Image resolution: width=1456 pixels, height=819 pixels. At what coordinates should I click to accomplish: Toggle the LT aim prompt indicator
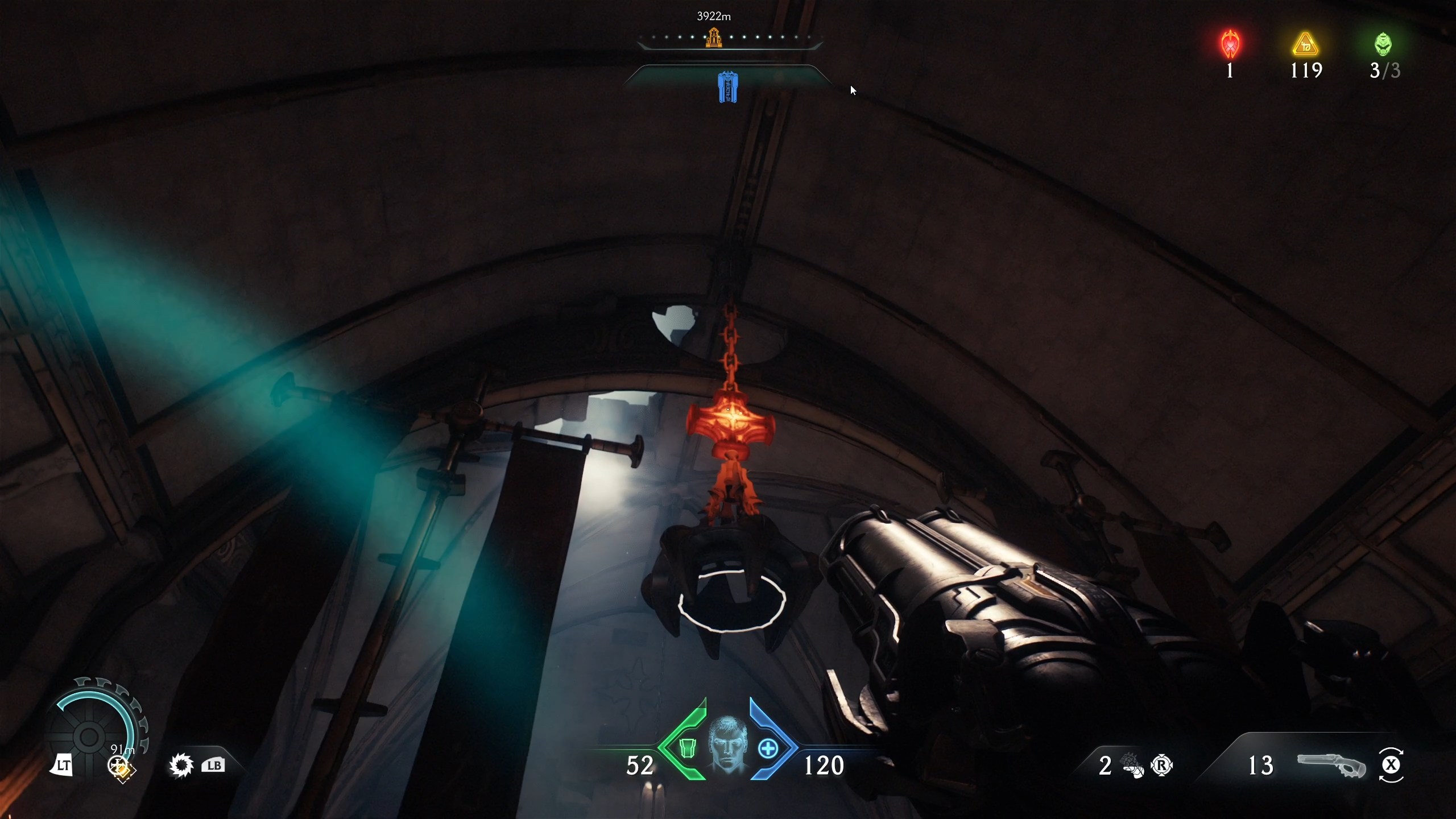(64, 765)
